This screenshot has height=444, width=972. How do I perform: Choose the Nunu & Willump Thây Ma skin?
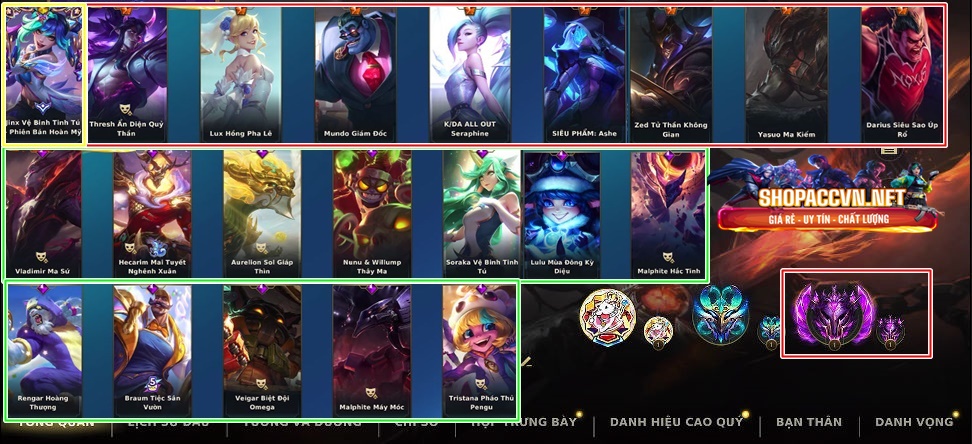coord(372,214)
